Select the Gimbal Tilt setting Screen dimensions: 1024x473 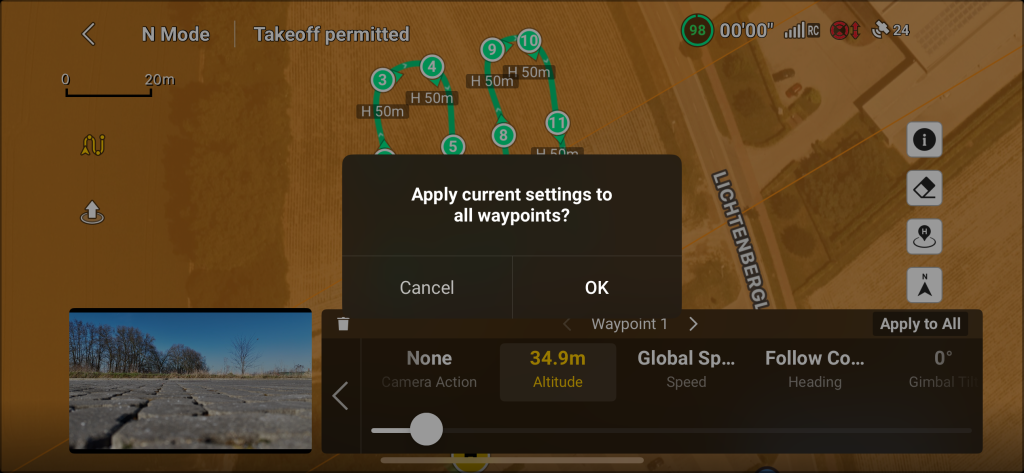pos(942,368)
